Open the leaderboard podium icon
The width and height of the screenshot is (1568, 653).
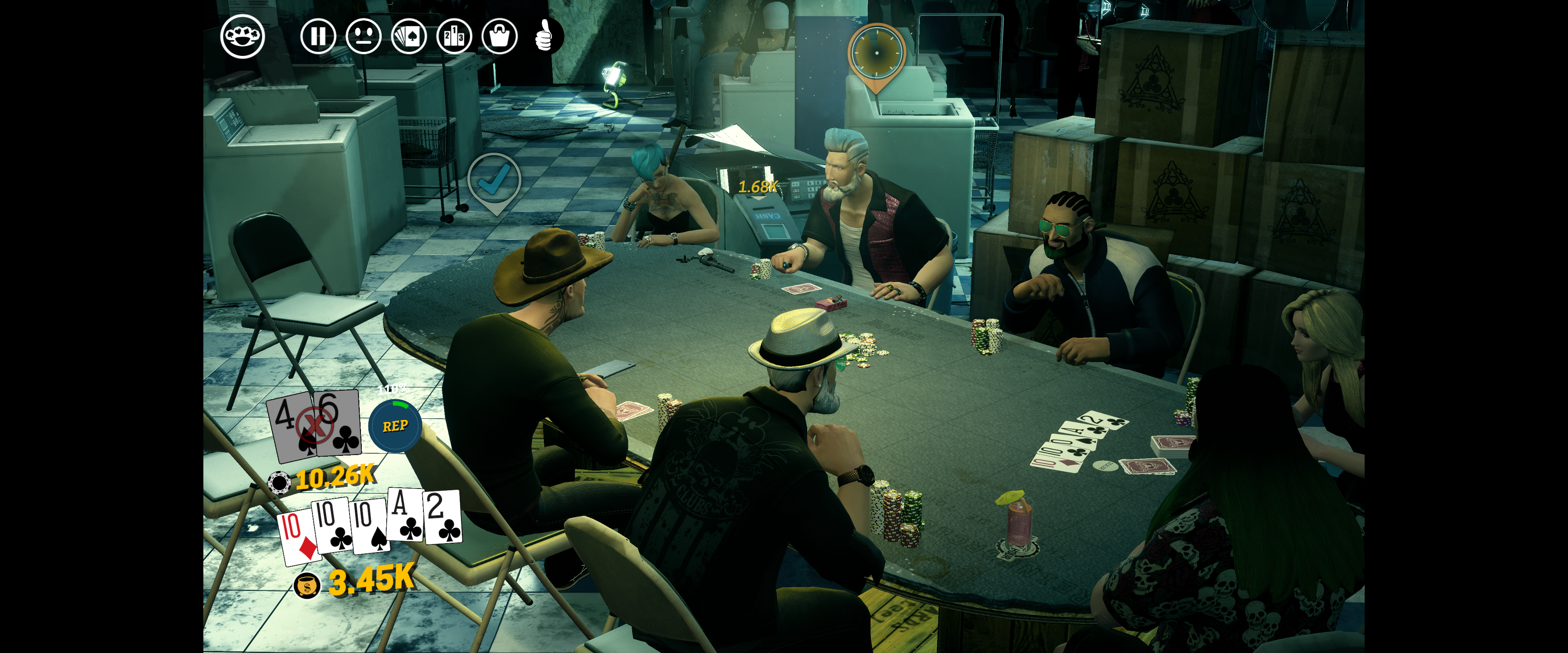(x=454, y=36)
